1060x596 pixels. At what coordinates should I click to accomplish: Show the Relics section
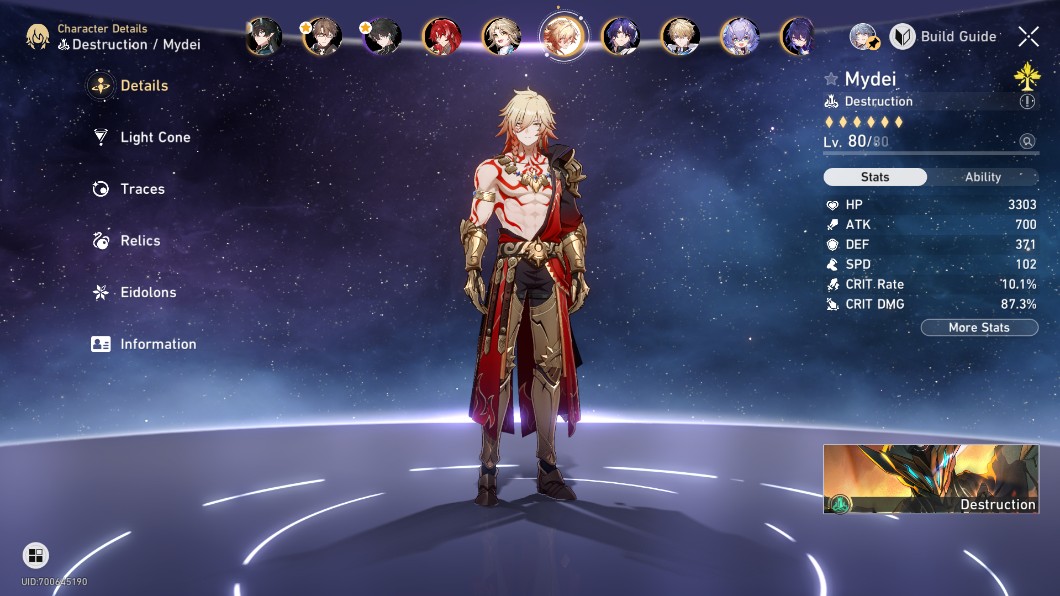pyautogui.click(x=139, y=241)
